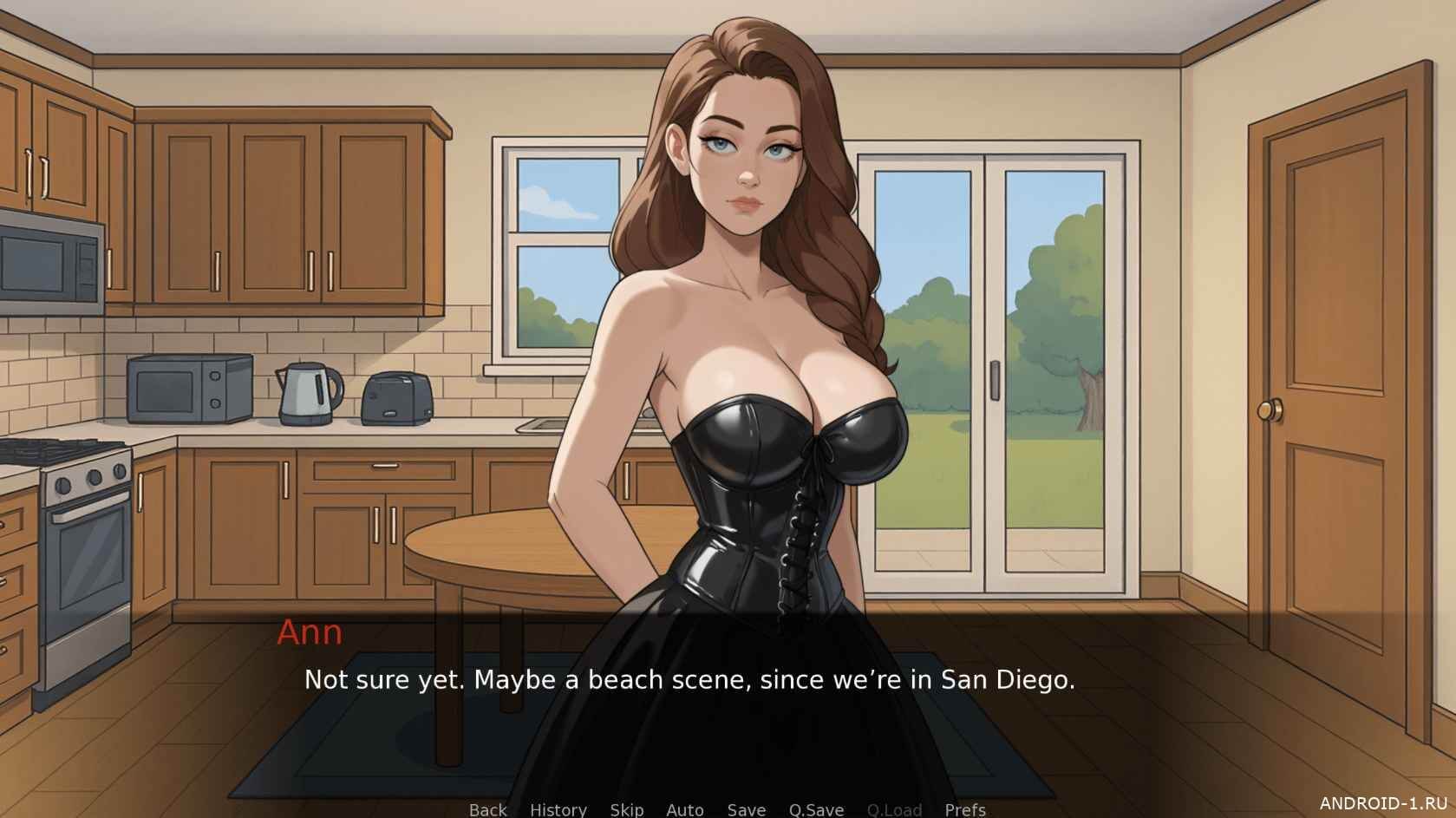Click Q.Save to quick save
The width and height of the screenshot is (1456, 818).
[x=815, y=809]
